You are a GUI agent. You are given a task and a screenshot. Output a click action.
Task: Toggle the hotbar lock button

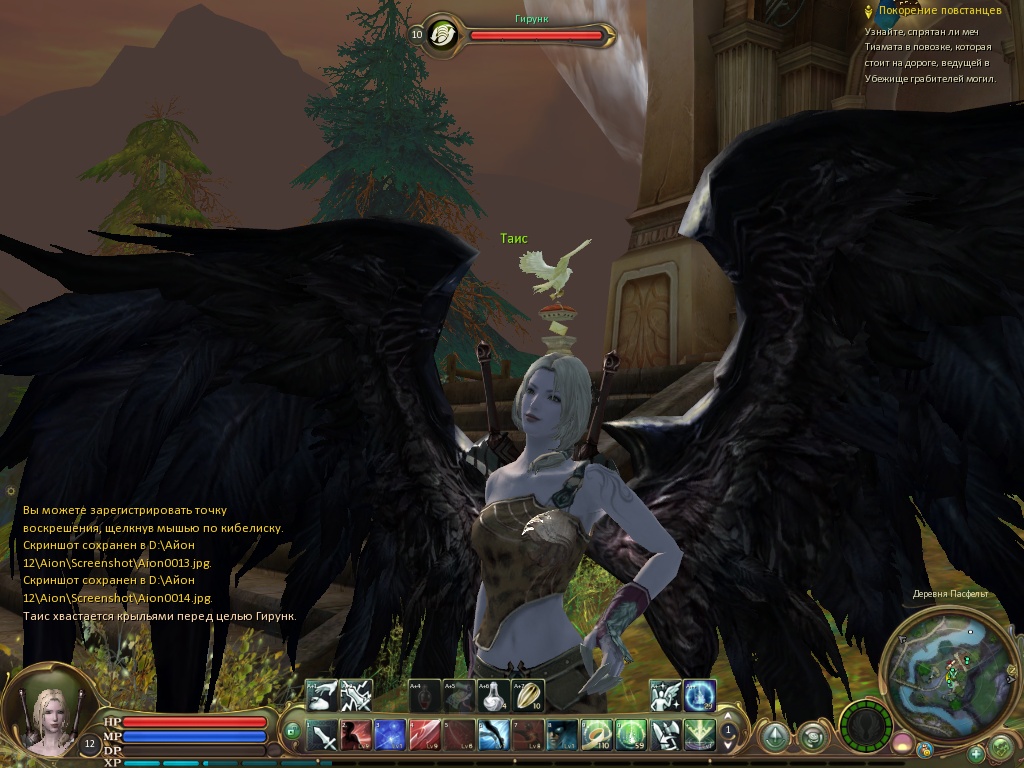(x=292, y=731)
